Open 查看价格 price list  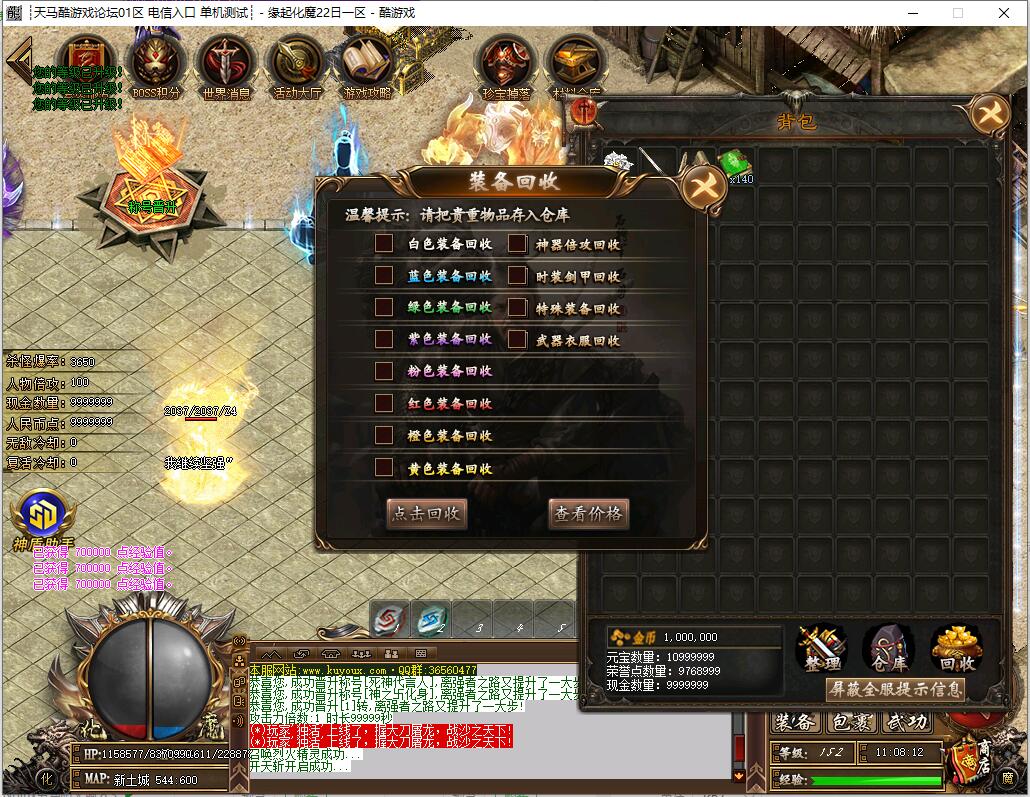pos(589,514)
